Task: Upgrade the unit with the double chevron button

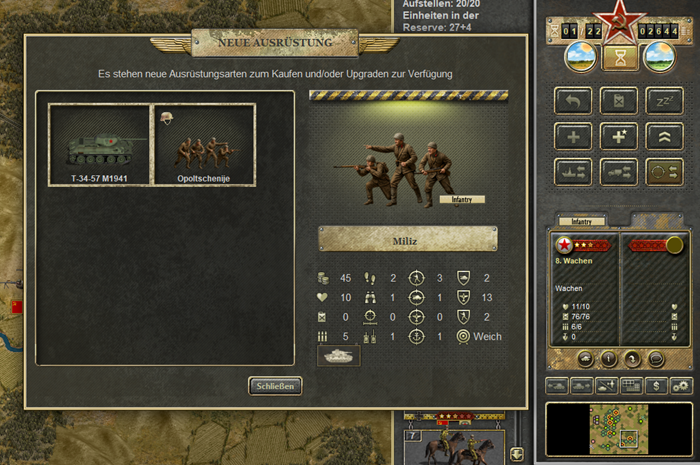Action: [x=665, y=136]
